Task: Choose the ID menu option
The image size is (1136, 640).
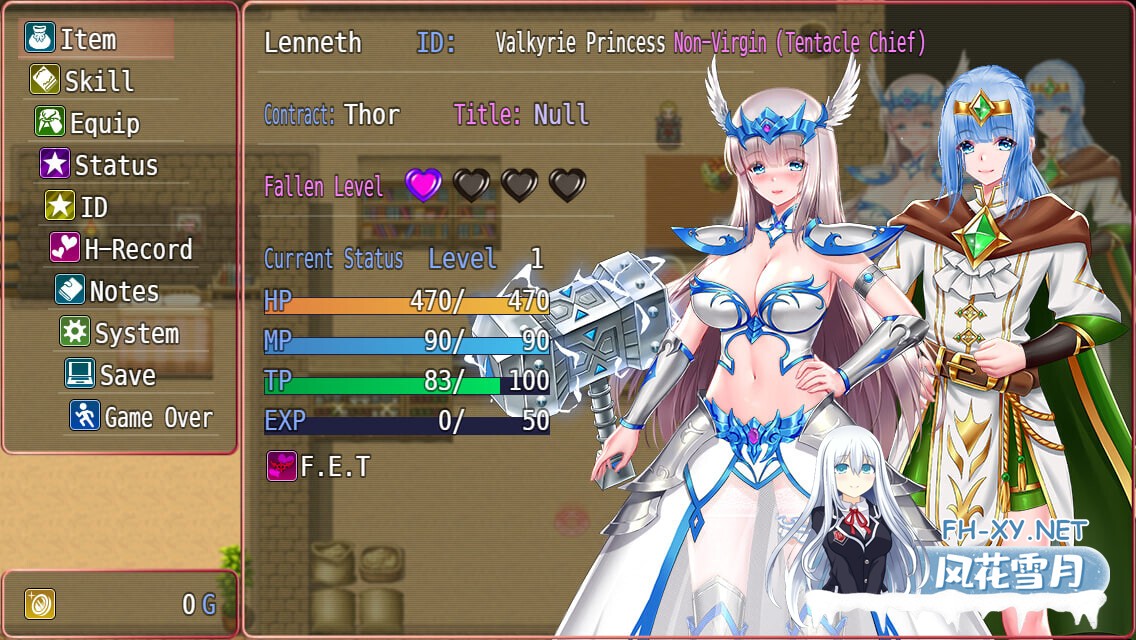Action: tap(93, 207)
